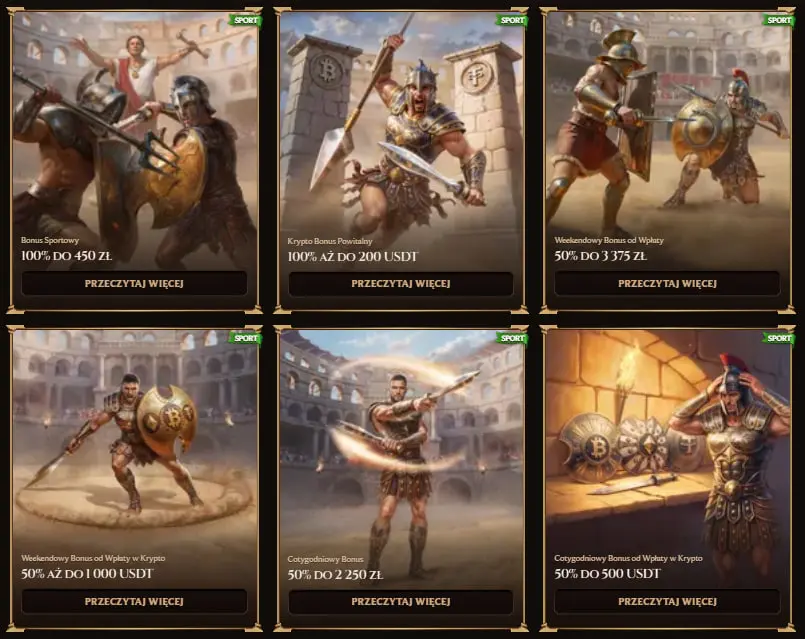Select Przeczytaj Więcej for 50% do 2 250 zł
Image resolution: width=805 pixels, height=639 pixels.
tap(400, 601)
